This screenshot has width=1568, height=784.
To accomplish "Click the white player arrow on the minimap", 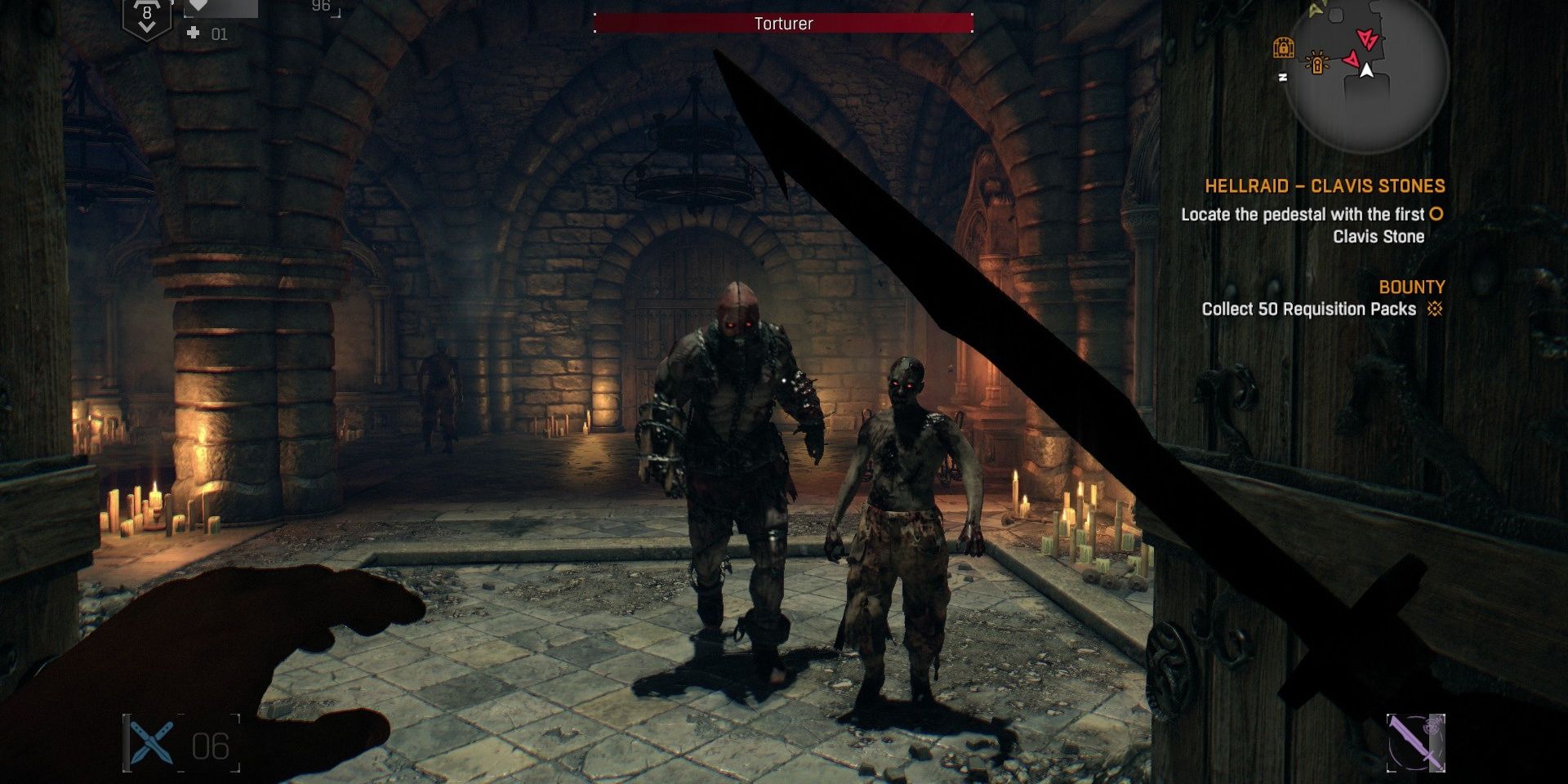I will 1366,71.
